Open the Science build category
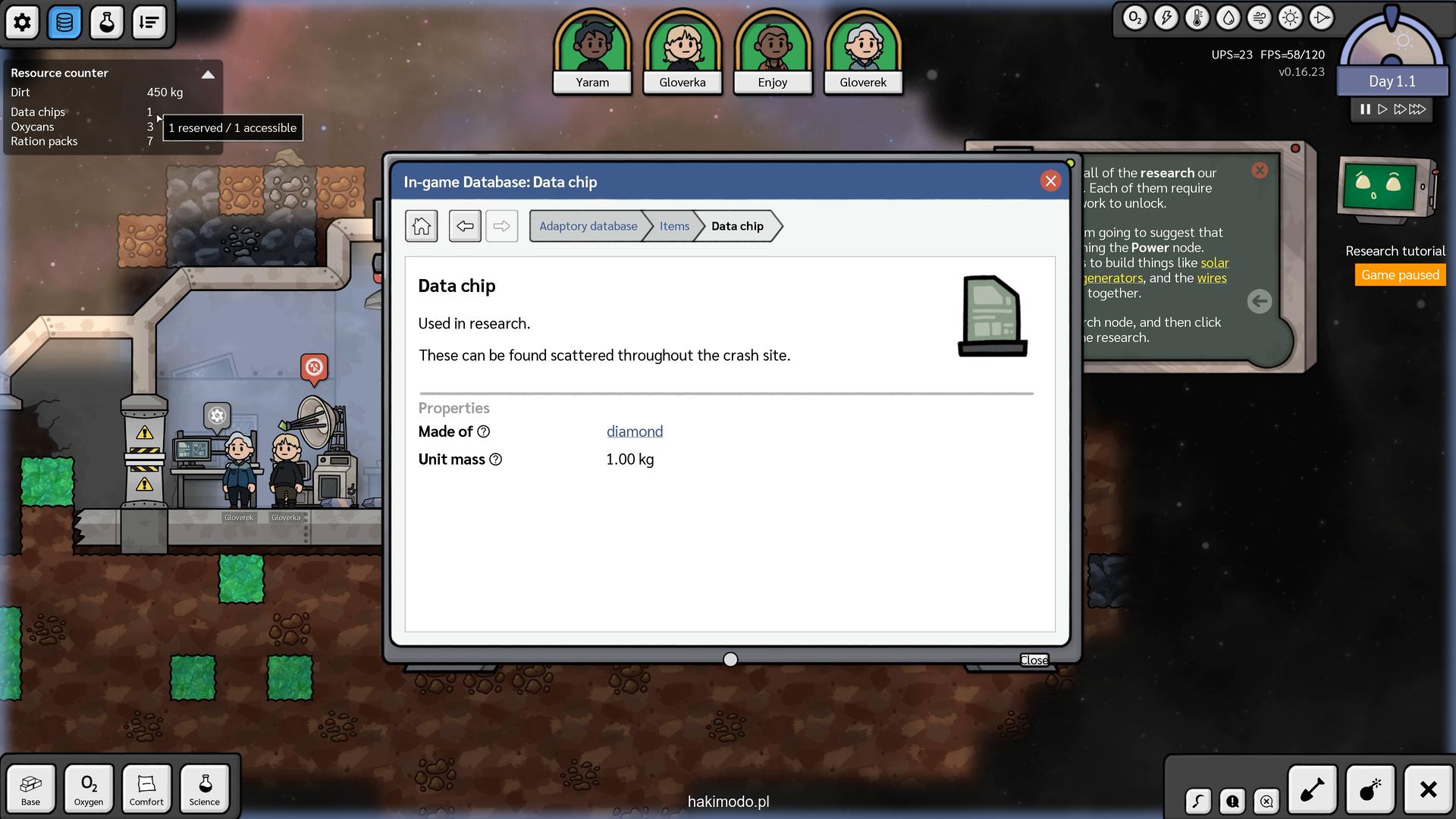1456x819 pixels. (205, 789)
